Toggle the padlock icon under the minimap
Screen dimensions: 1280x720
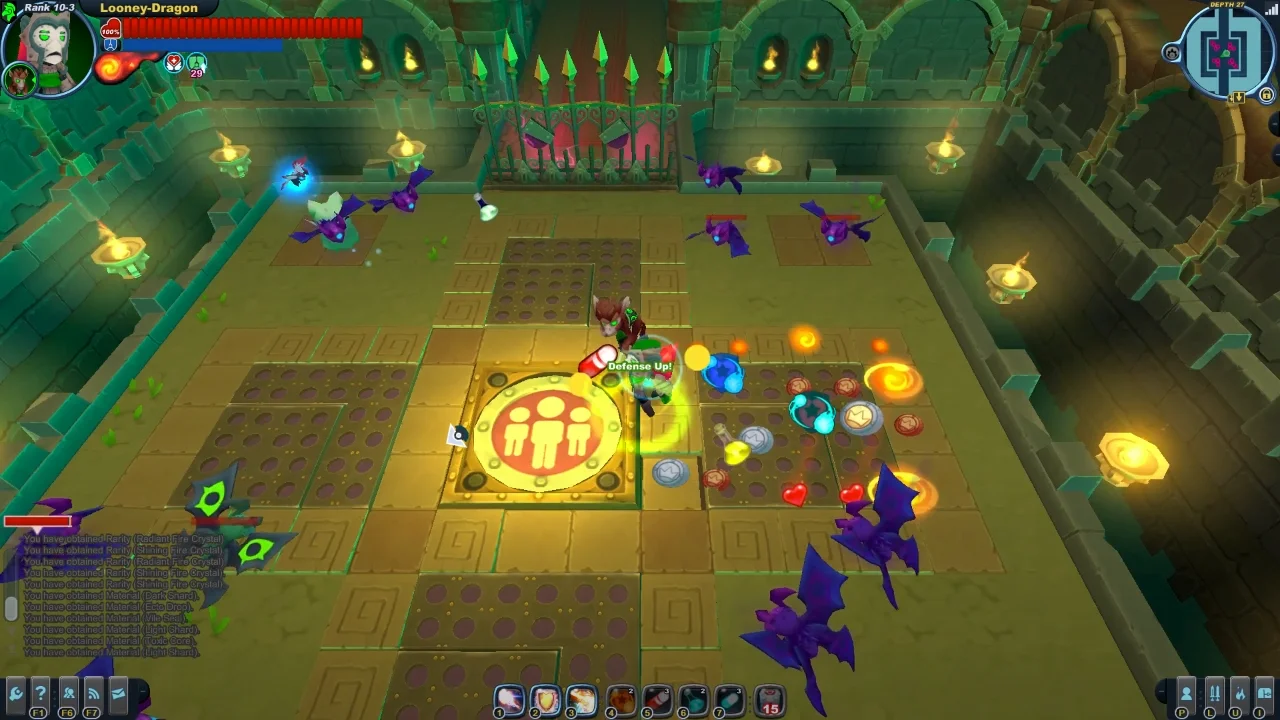tap(1266, 95)
